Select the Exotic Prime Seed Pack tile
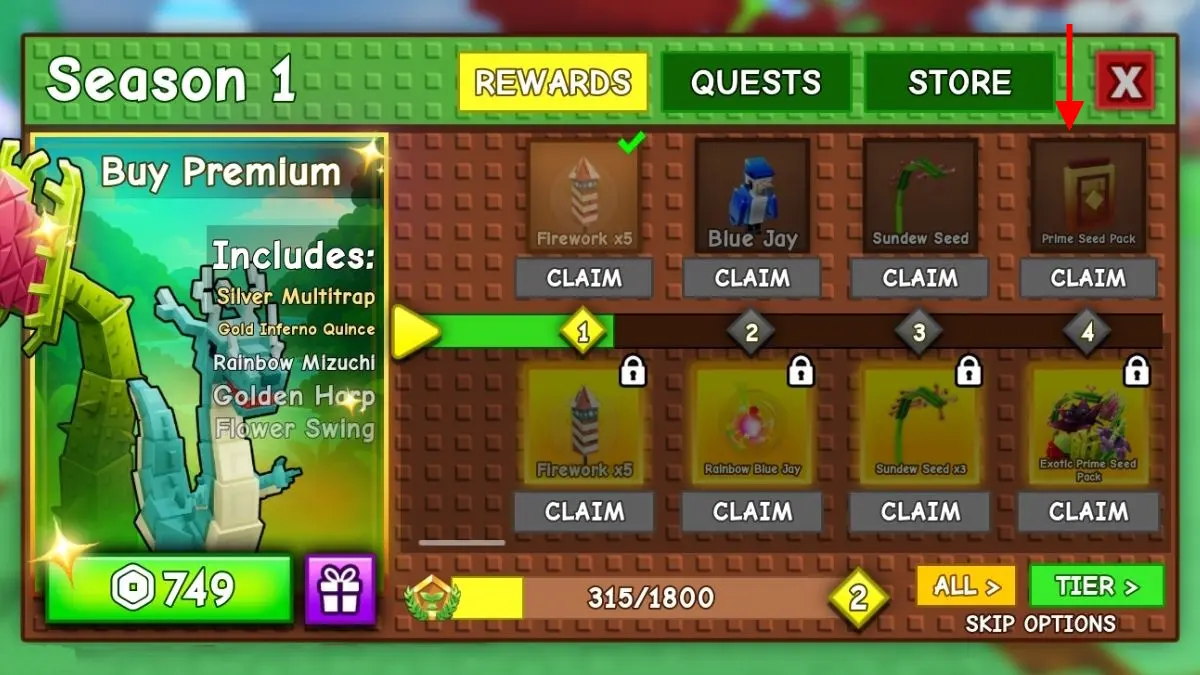Screen dimensions: 1200x675 pos(1088,426)
